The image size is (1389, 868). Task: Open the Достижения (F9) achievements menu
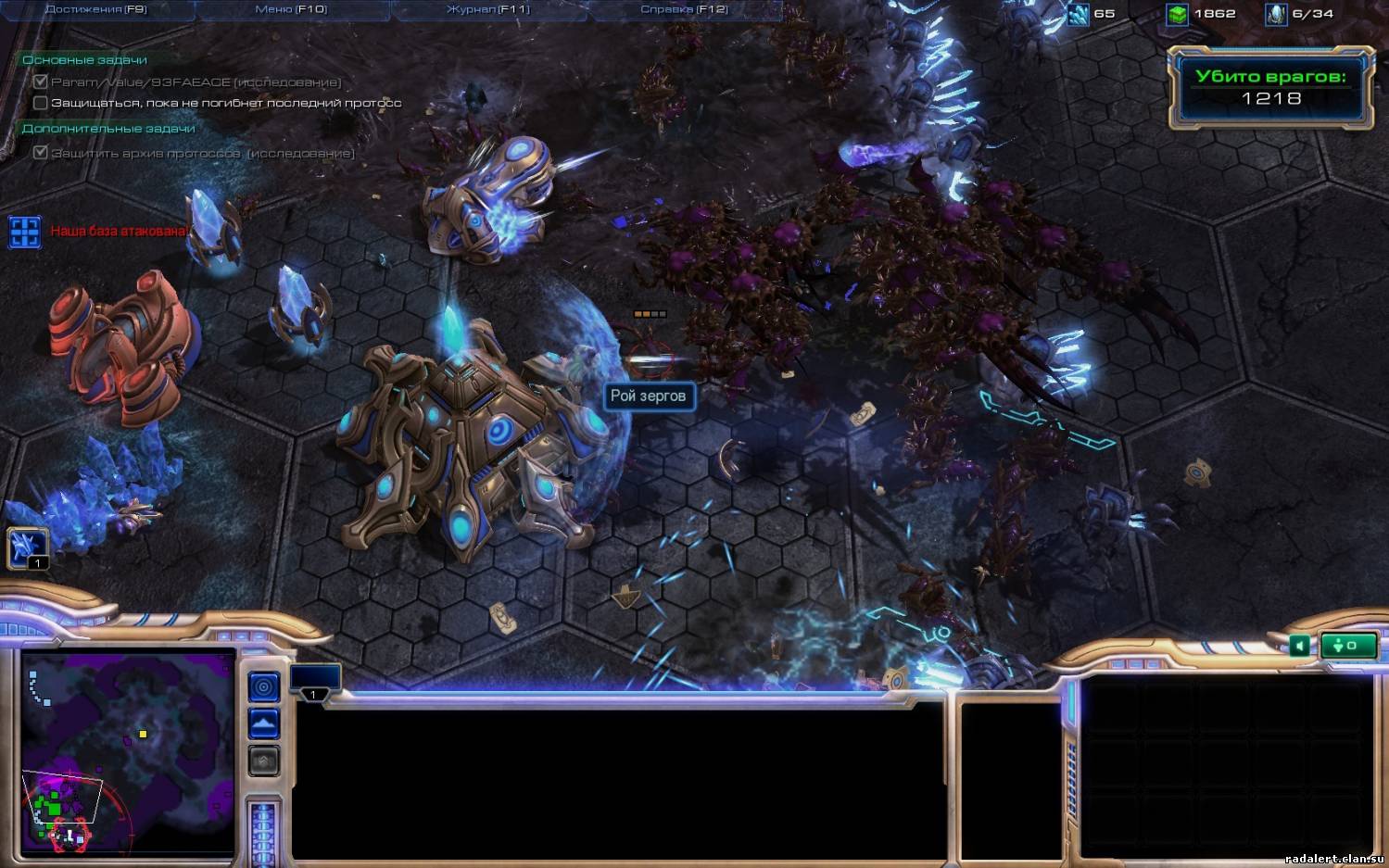tap(95, 9)
